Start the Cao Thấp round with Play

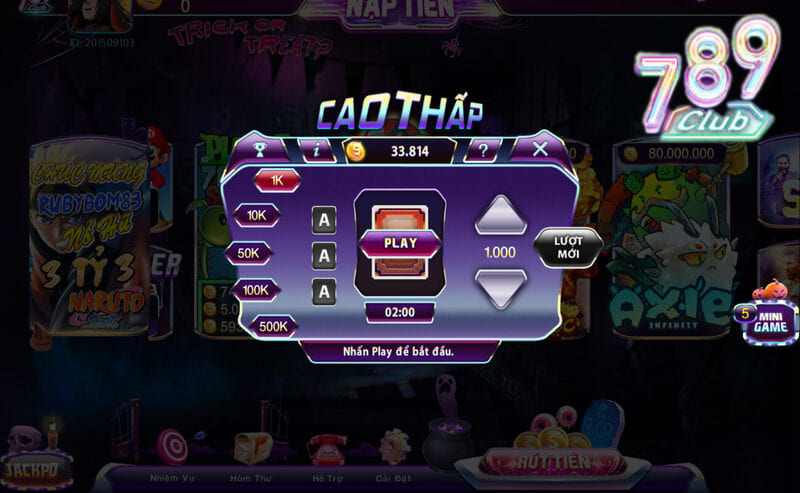[400, 243]
